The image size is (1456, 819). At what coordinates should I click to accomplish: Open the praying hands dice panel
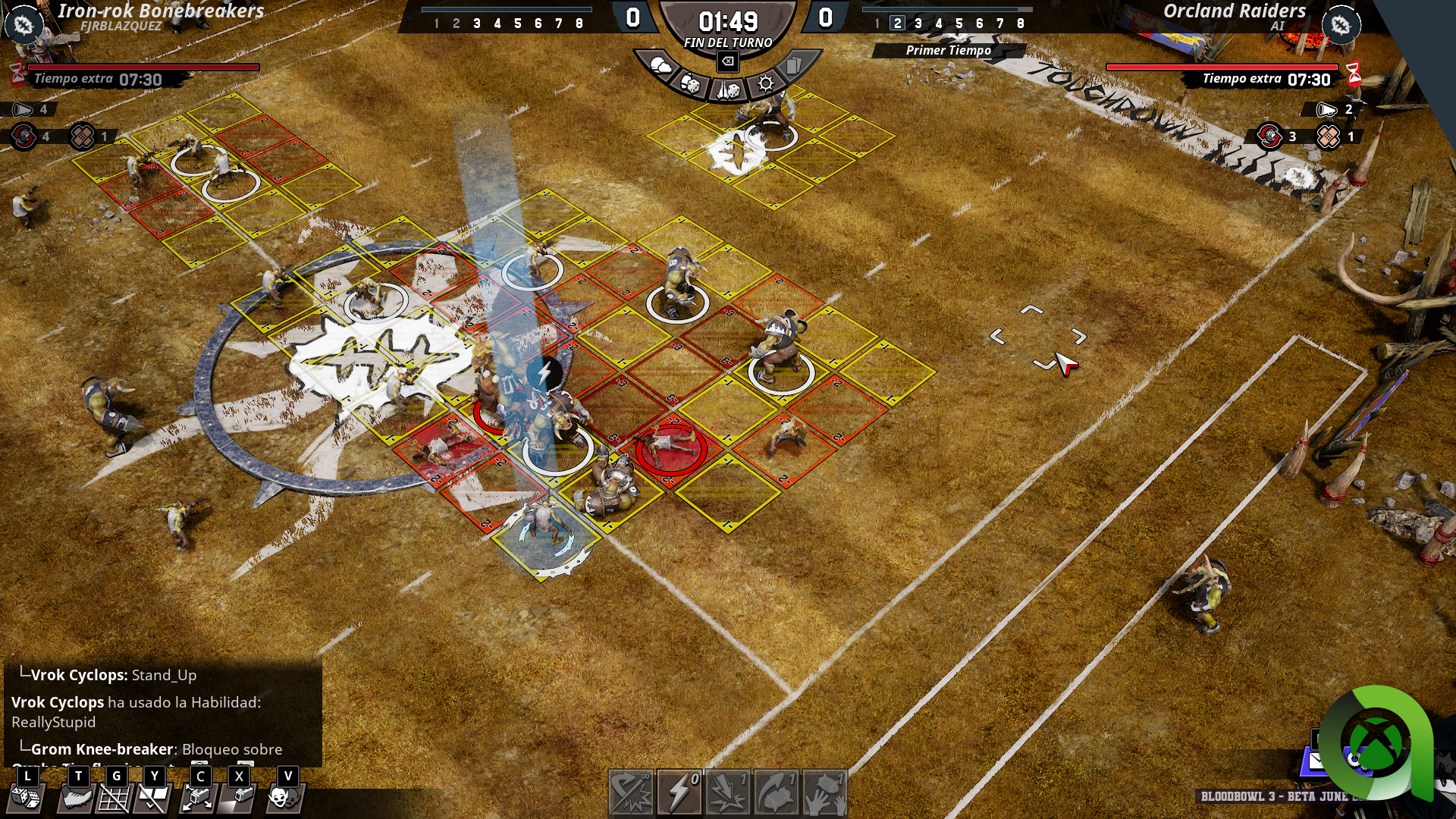coord(728,91)
